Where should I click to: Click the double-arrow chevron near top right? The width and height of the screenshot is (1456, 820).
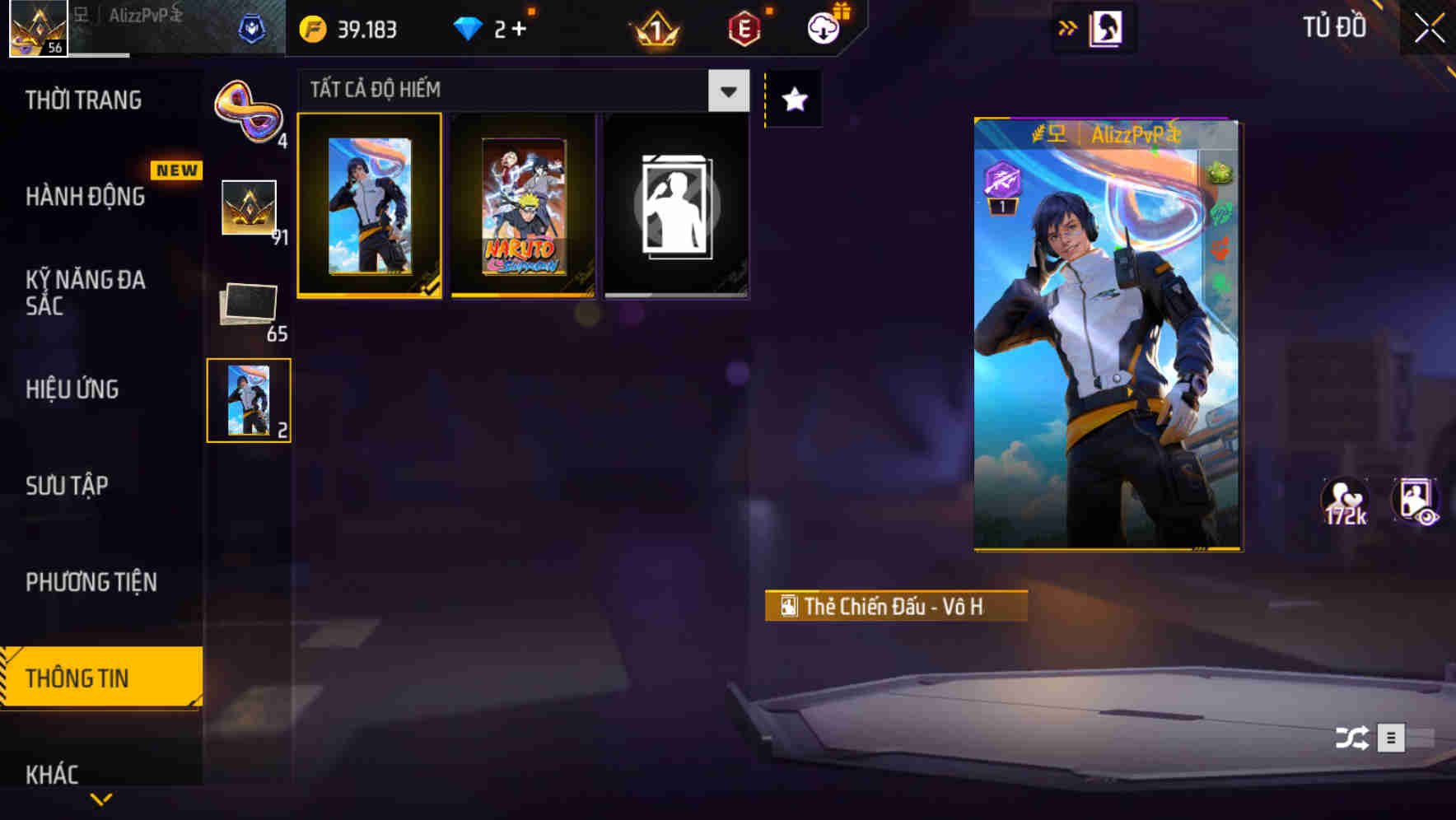pos(1068,26)
